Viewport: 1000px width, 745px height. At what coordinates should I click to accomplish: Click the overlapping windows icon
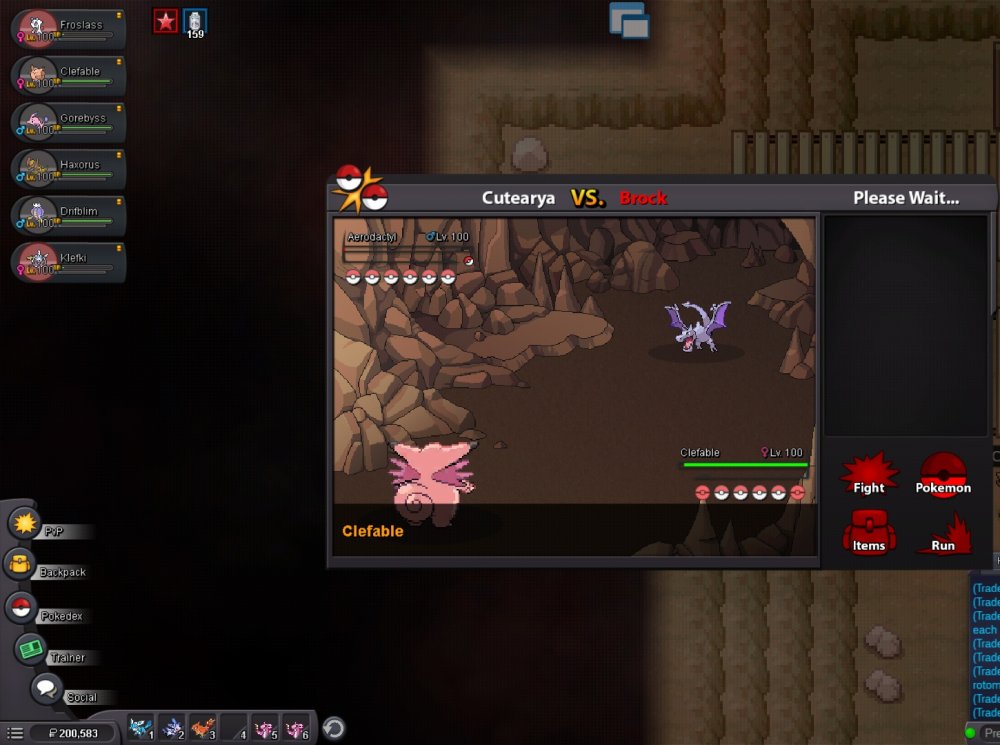(629, 20)
